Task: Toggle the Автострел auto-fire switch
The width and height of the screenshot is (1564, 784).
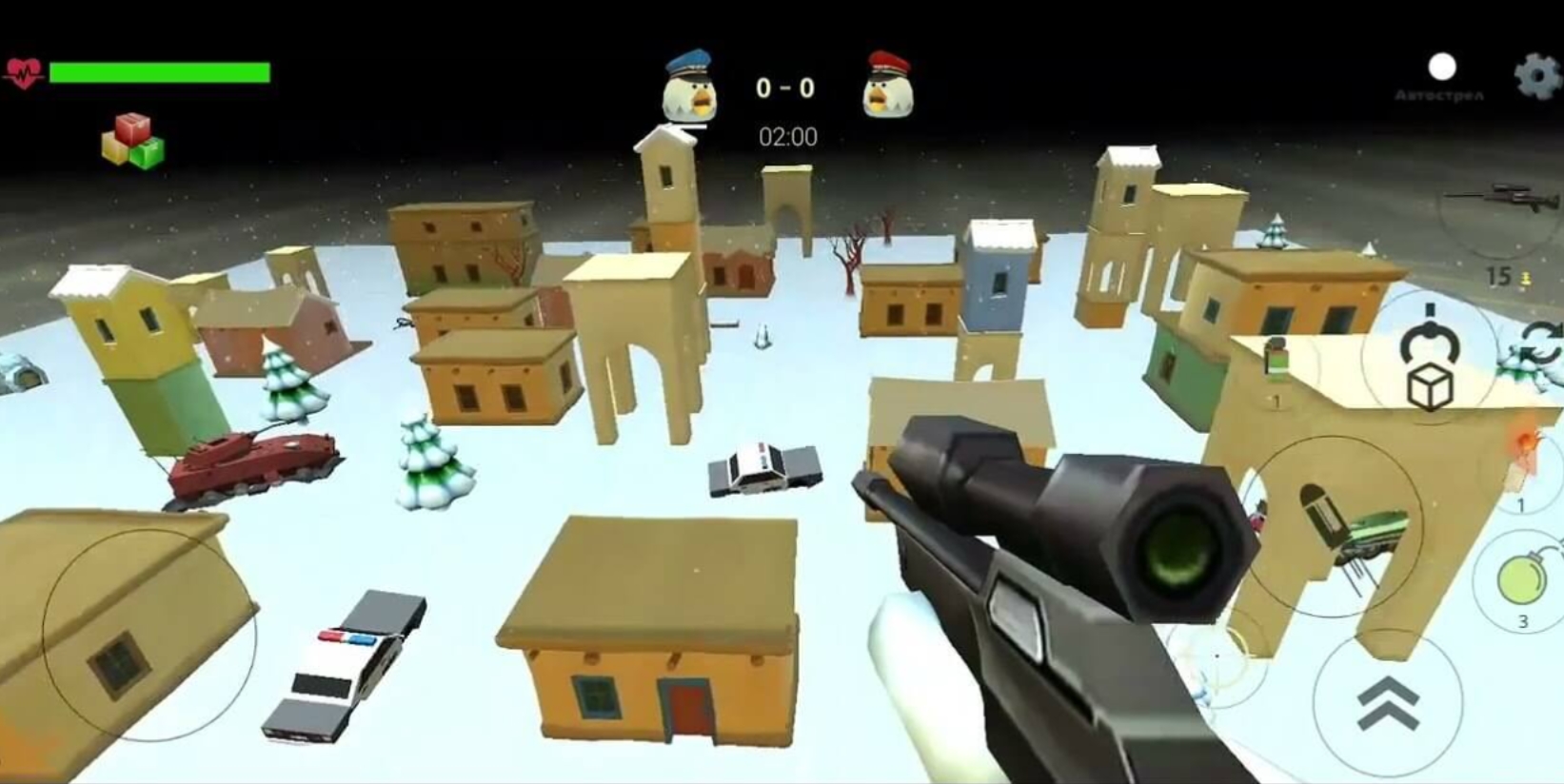Action: (x=1441, y=68)
